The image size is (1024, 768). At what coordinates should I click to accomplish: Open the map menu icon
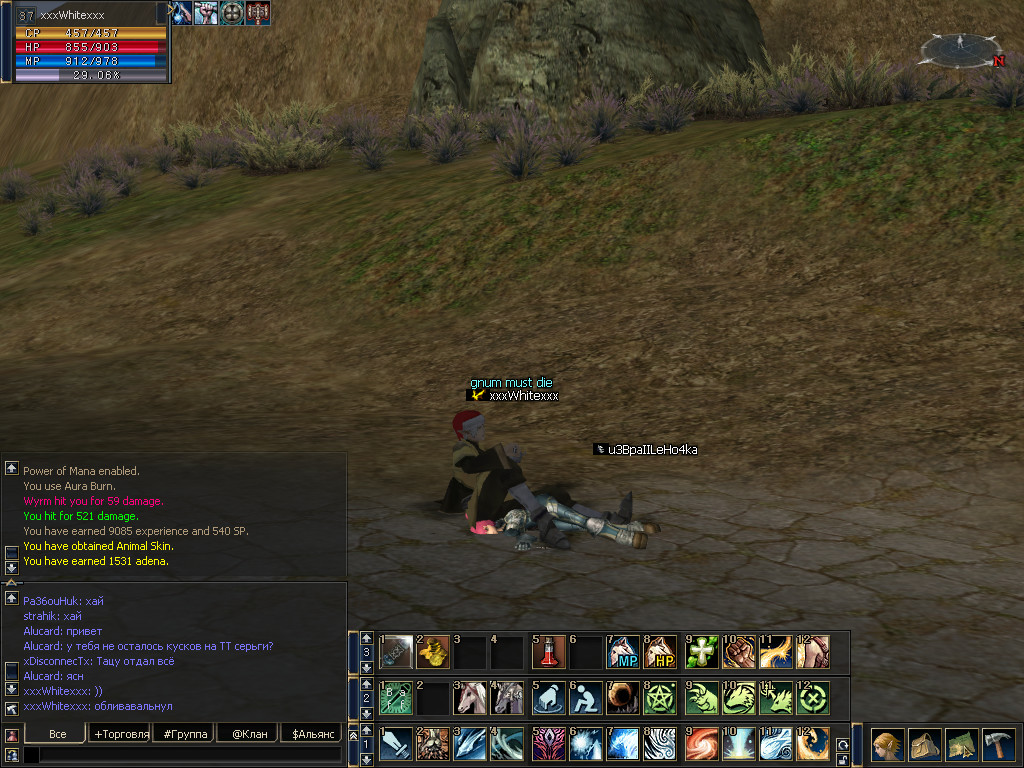(960, 745)
